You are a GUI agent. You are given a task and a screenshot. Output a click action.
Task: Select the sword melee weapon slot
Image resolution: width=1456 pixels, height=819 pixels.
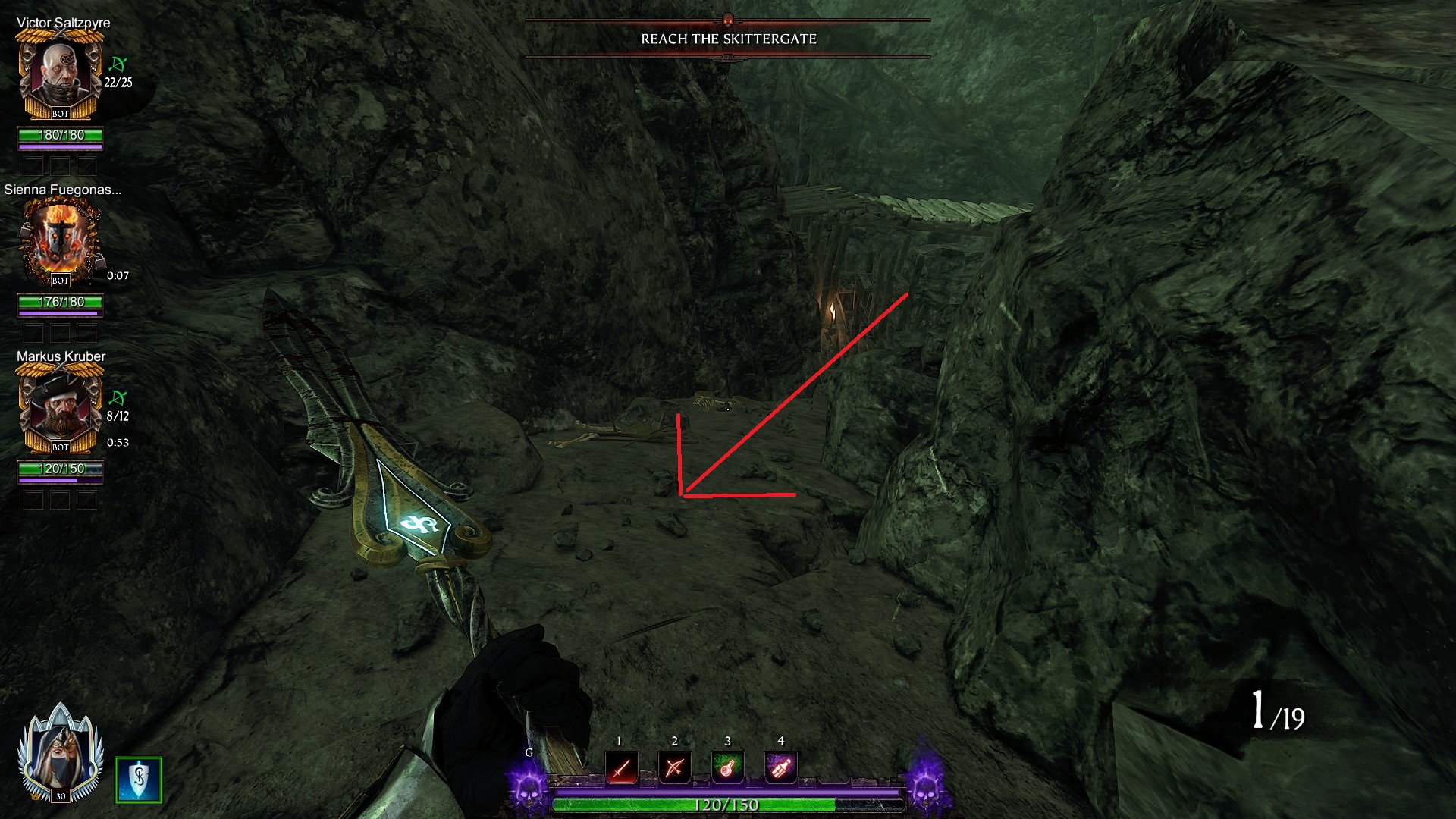pos(621,768)
